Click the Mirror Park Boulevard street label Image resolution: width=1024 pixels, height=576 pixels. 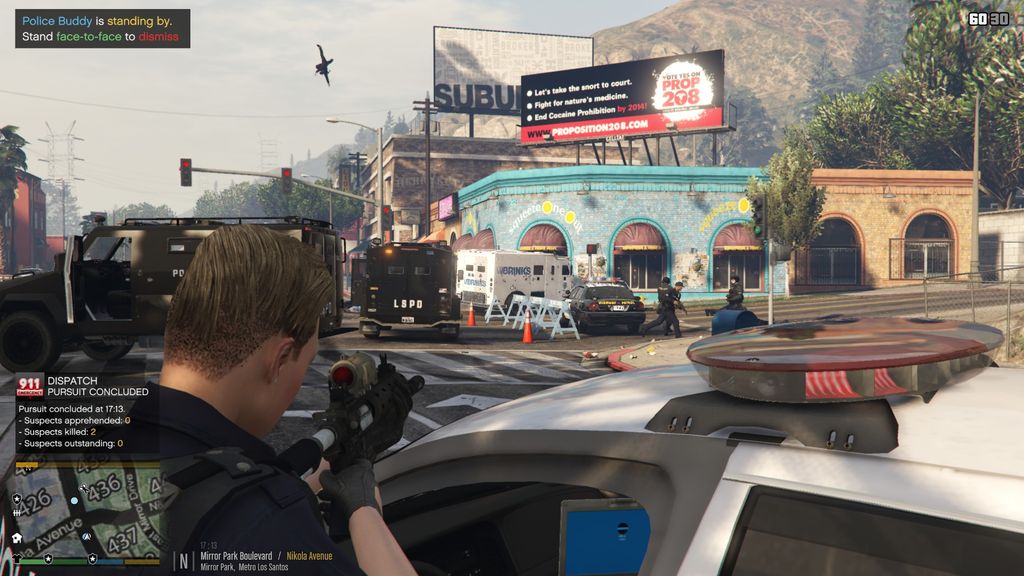pos(236,556)
